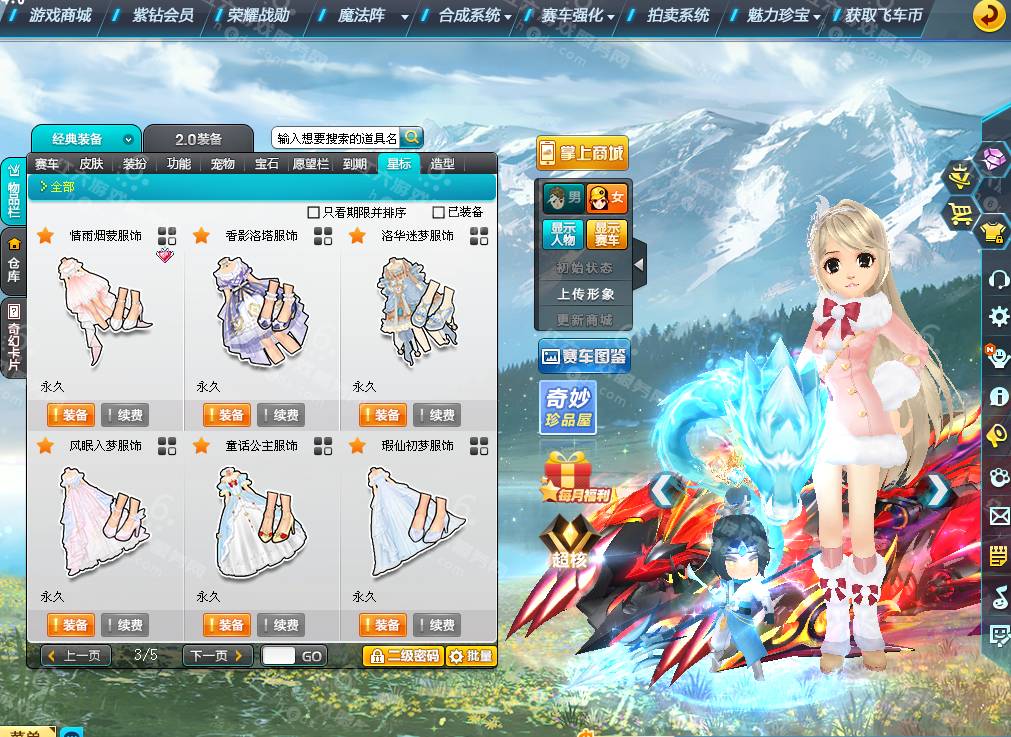Renew the 瑕仙初梦服饰 outfit

coord(436,625)
